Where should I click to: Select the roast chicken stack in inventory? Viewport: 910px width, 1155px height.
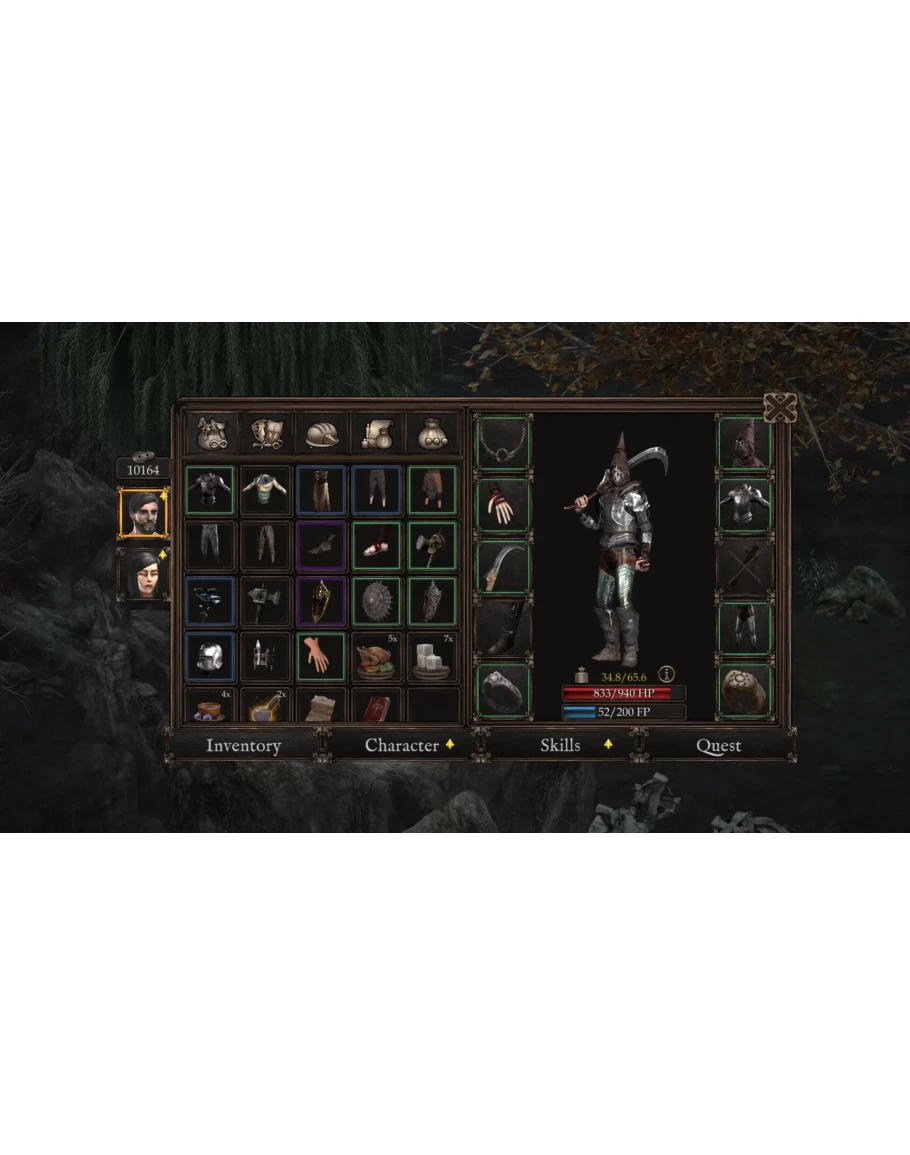pos(377,657)
